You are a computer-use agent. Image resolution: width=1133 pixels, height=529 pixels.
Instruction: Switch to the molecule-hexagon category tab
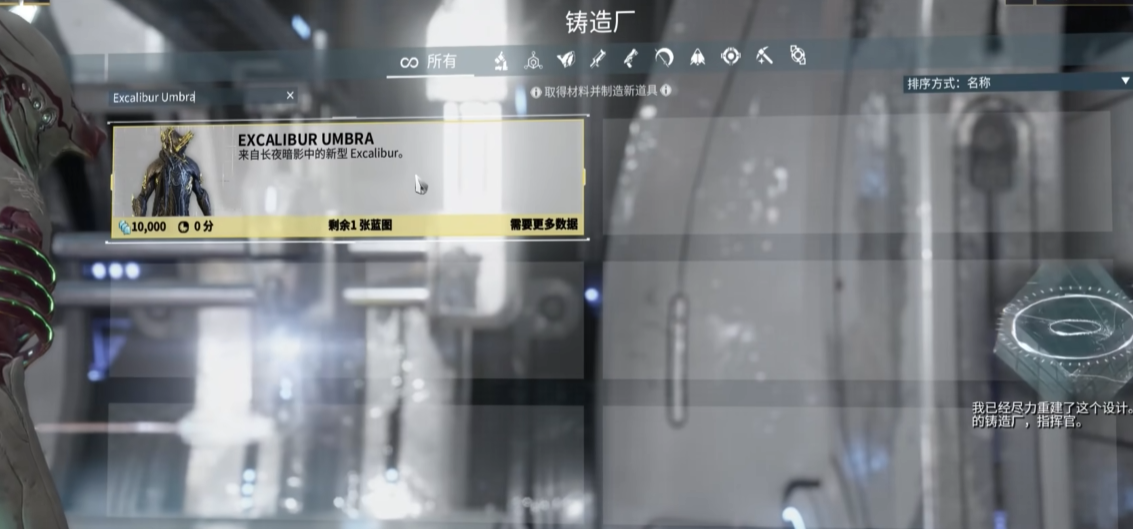(x=534, y=60)
